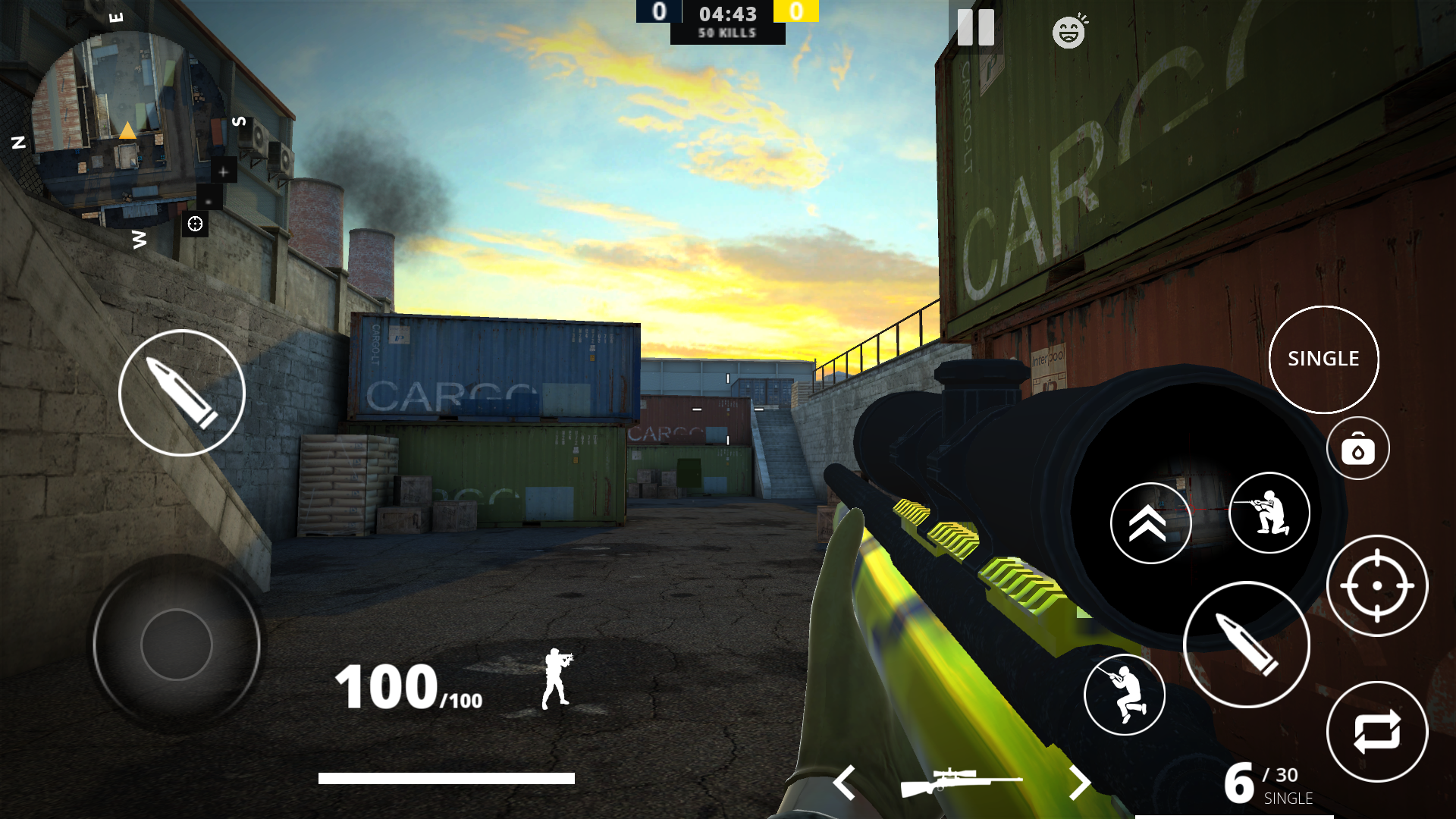Switch to previous weapon with left arrow
The height and width of the screenshot is (819, 1456).
(x=845, y=783)
